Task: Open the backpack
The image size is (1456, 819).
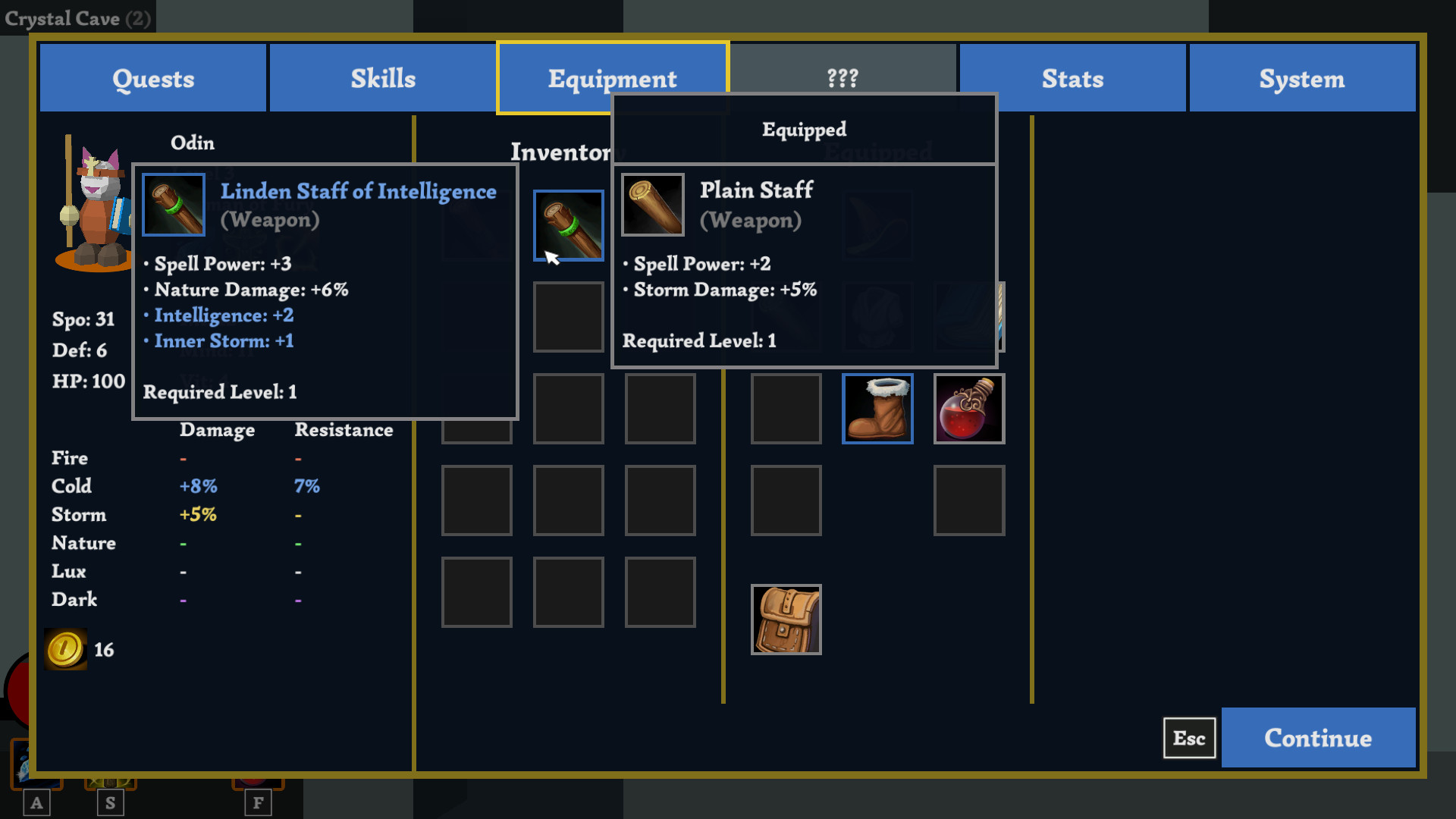Action: [786, 619]
